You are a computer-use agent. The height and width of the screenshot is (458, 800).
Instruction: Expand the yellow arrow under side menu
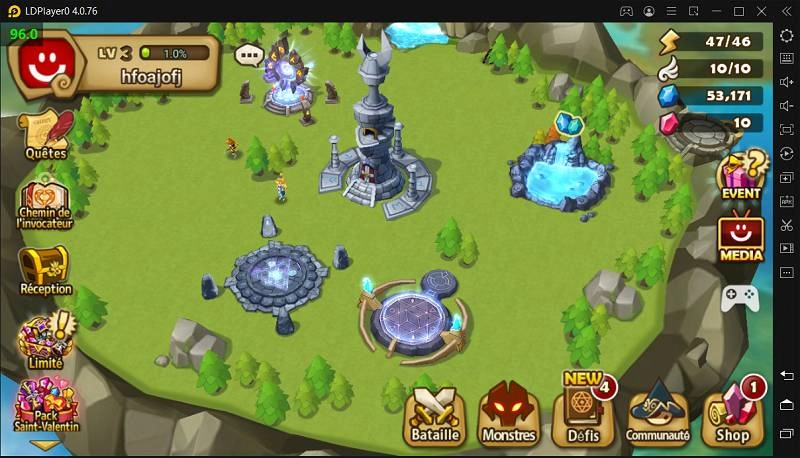pyautogui.click(x=46, y=446)
